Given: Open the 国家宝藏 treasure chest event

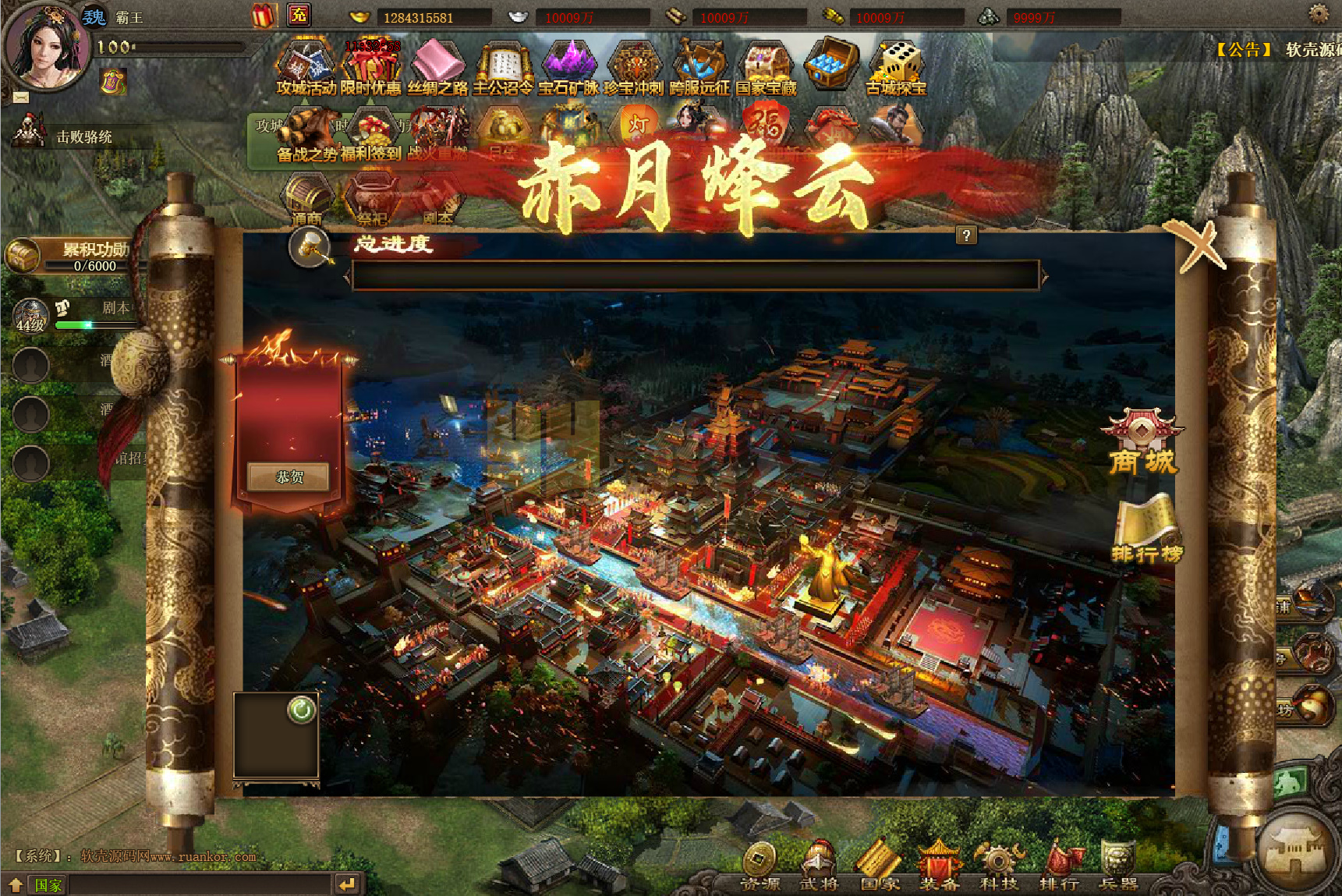Looking at the screenshot, I should (x=767, y=69).
